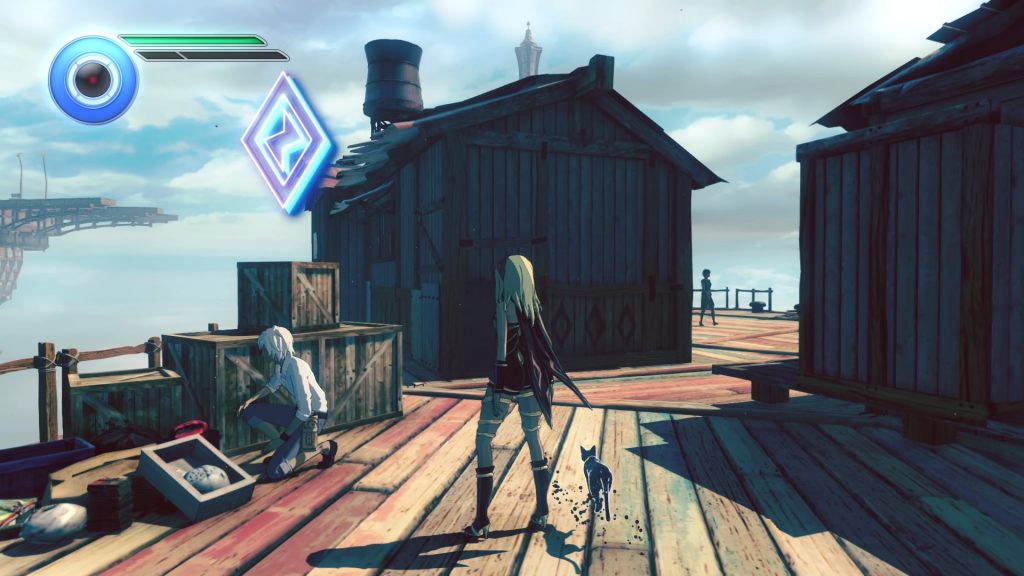Click the blue circular gravity gauge icon

pyautogui.click(x=93, y=79)
